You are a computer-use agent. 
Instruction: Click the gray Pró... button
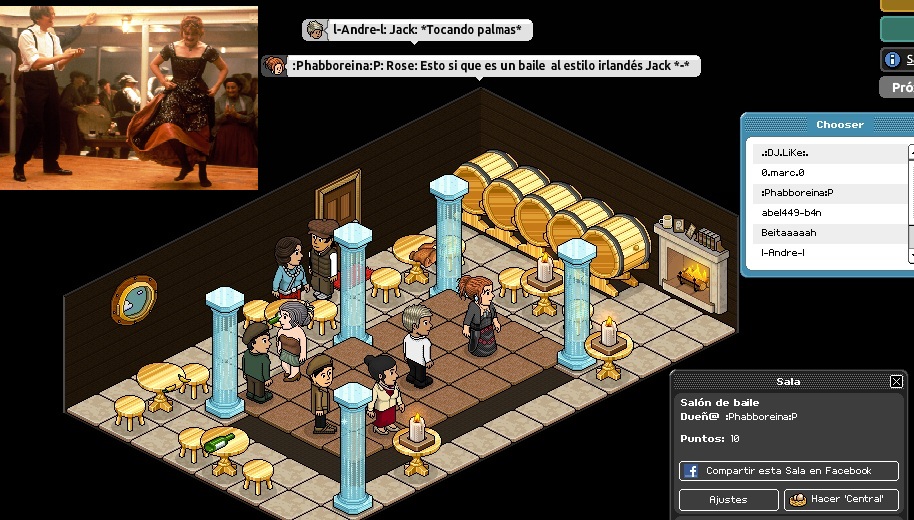(x=897, y=87)
